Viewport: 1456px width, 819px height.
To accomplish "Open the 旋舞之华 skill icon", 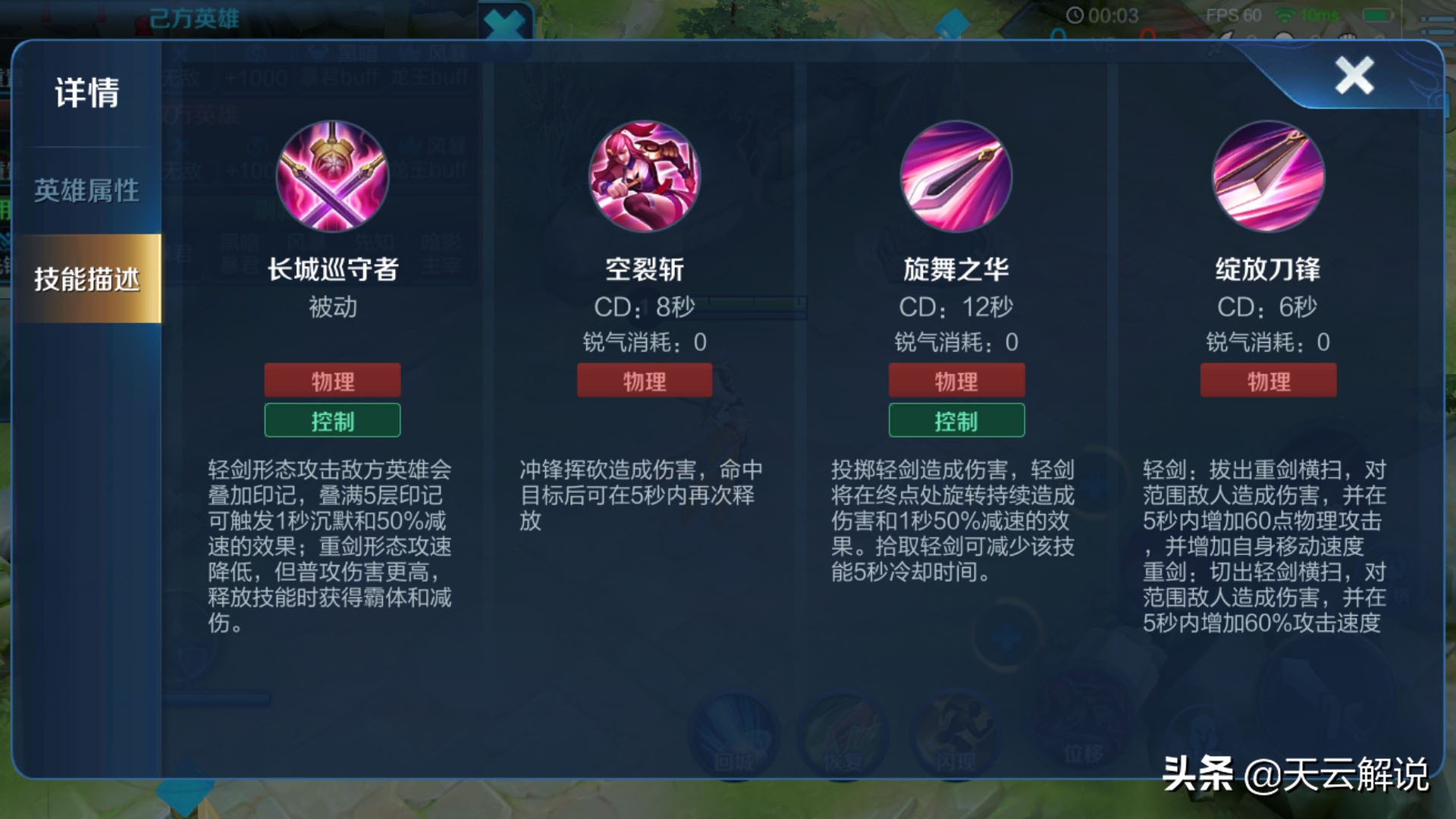I will tap(957, 177).
